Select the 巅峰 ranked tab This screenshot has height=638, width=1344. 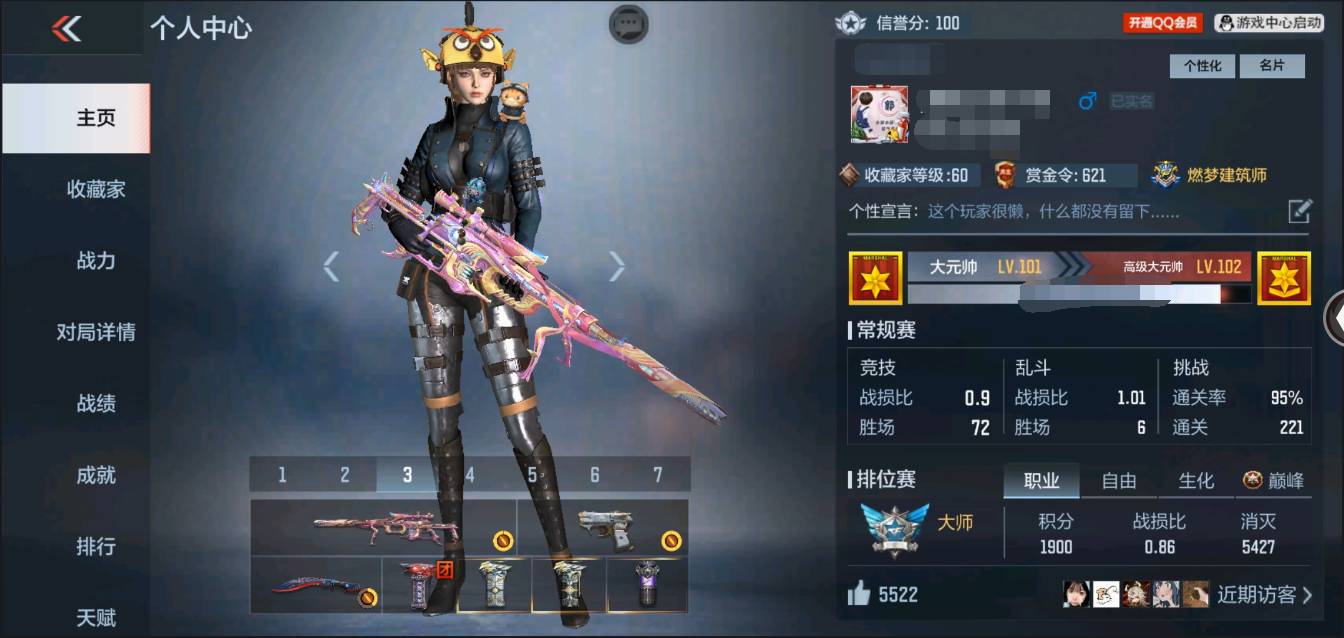[x=1274, y=481]
